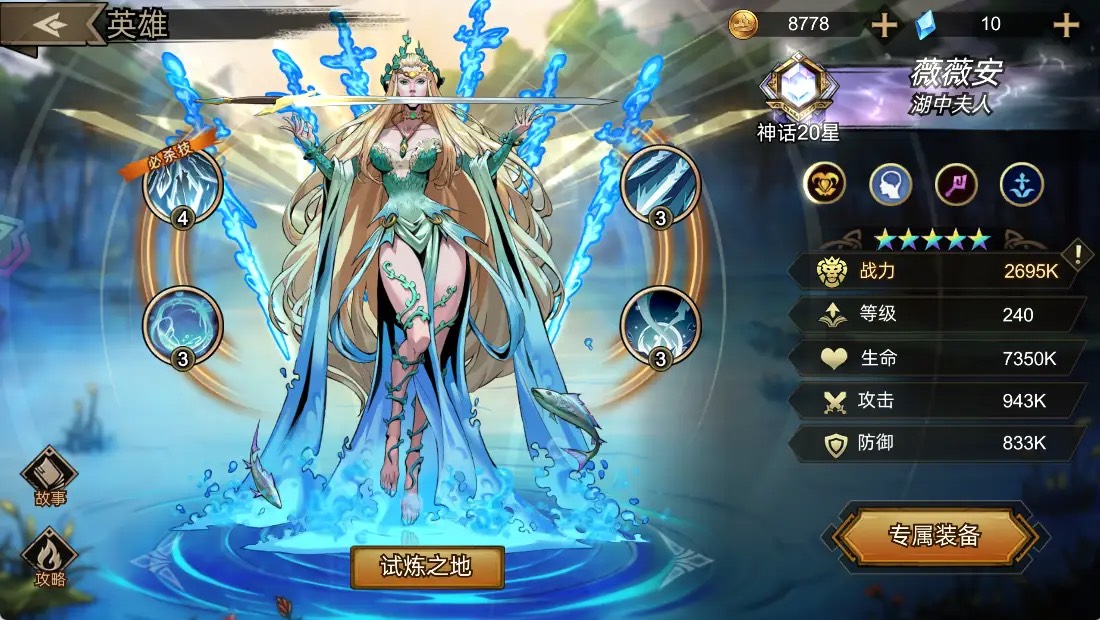The width and height of the screenshot is (1100, 620).
Task: Open the 攻略 strategy guide icon
Action: pos(50,557)
